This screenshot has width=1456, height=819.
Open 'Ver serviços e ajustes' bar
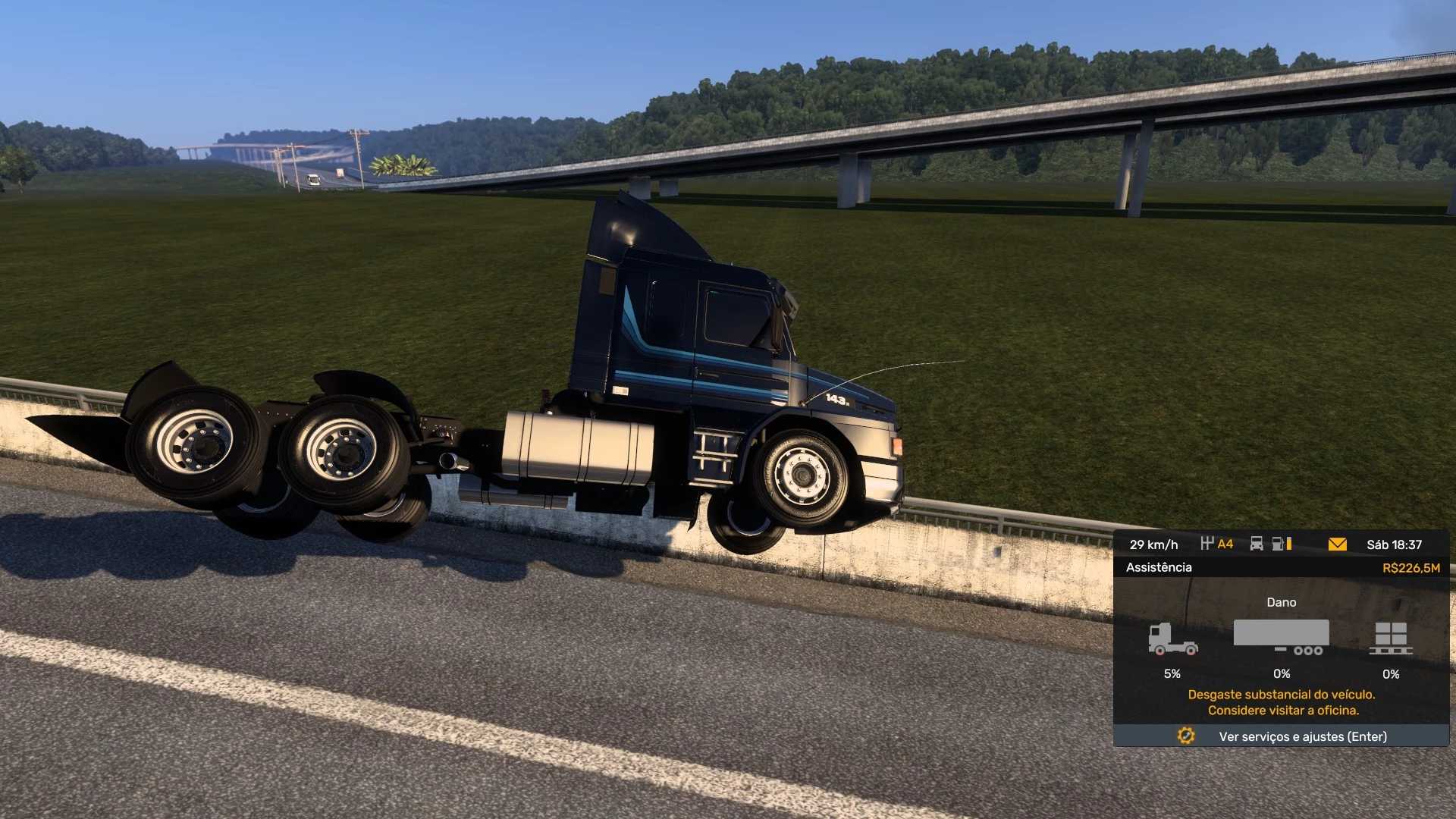[1282, 736]
